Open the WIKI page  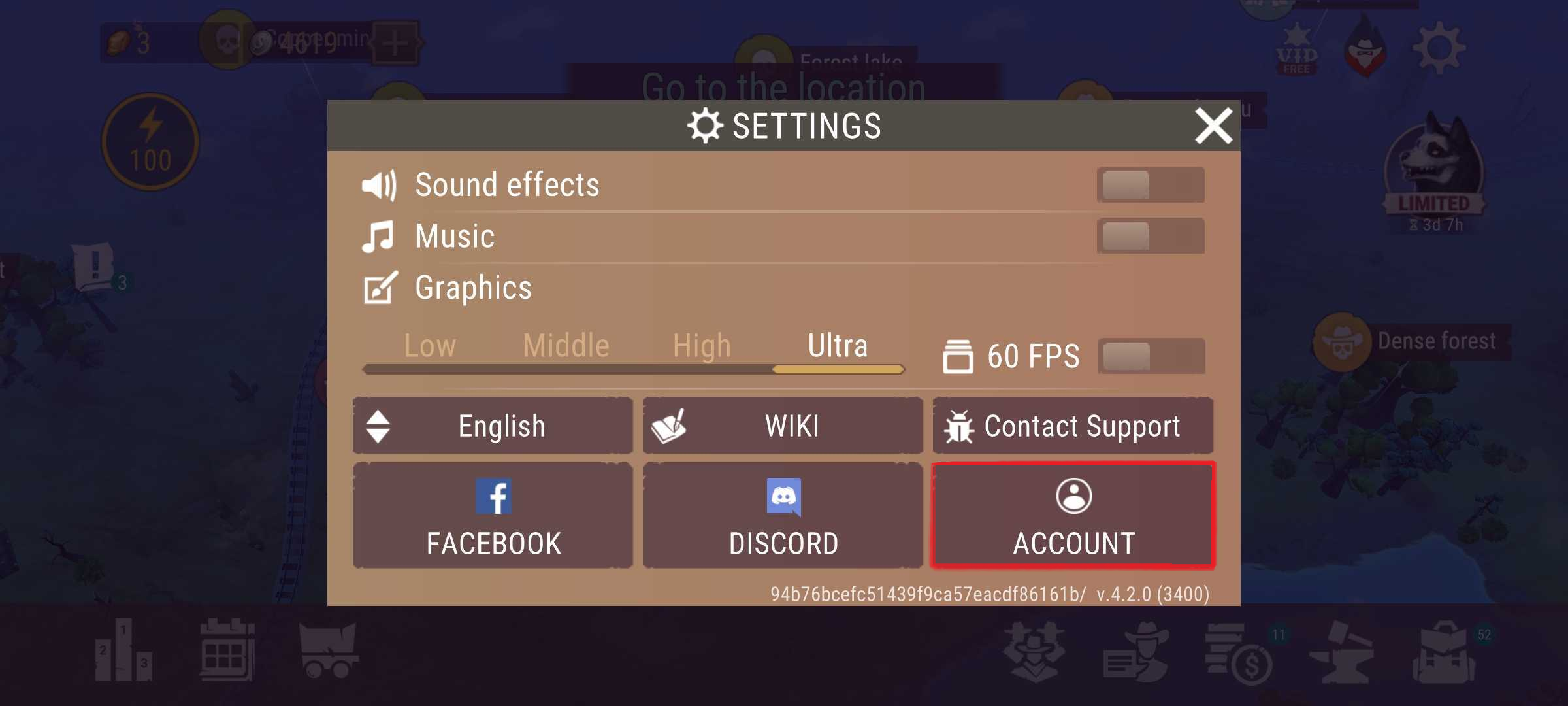coord(783,426)
